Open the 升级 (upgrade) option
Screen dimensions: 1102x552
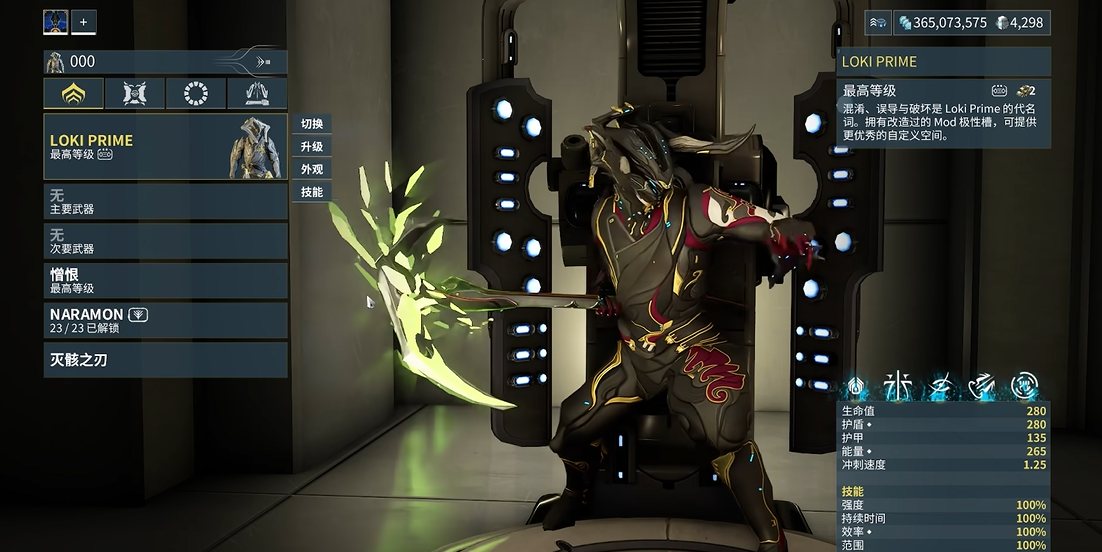(312, 147)
